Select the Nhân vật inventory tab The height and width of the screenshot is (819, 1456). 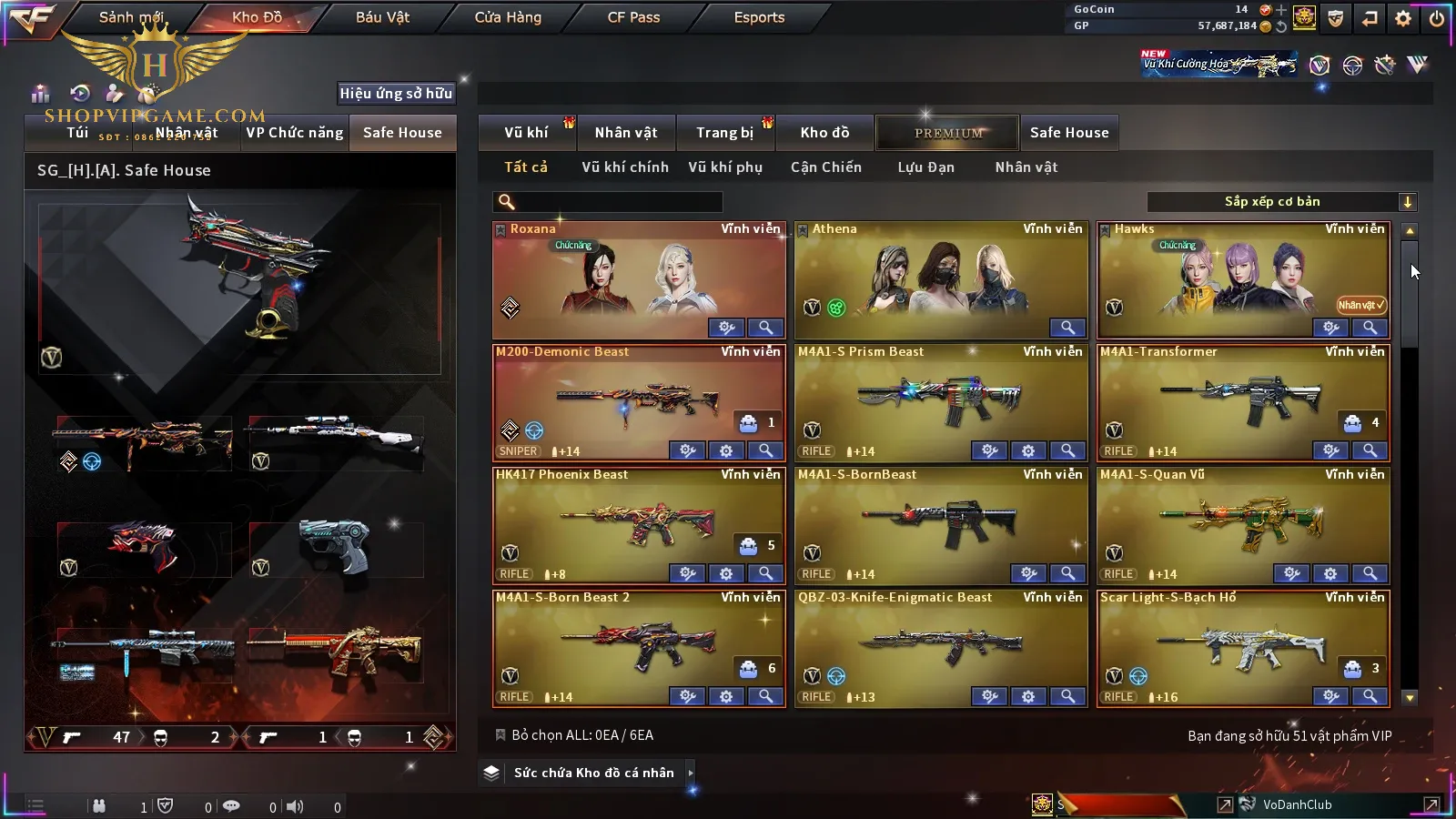point(626,133)
